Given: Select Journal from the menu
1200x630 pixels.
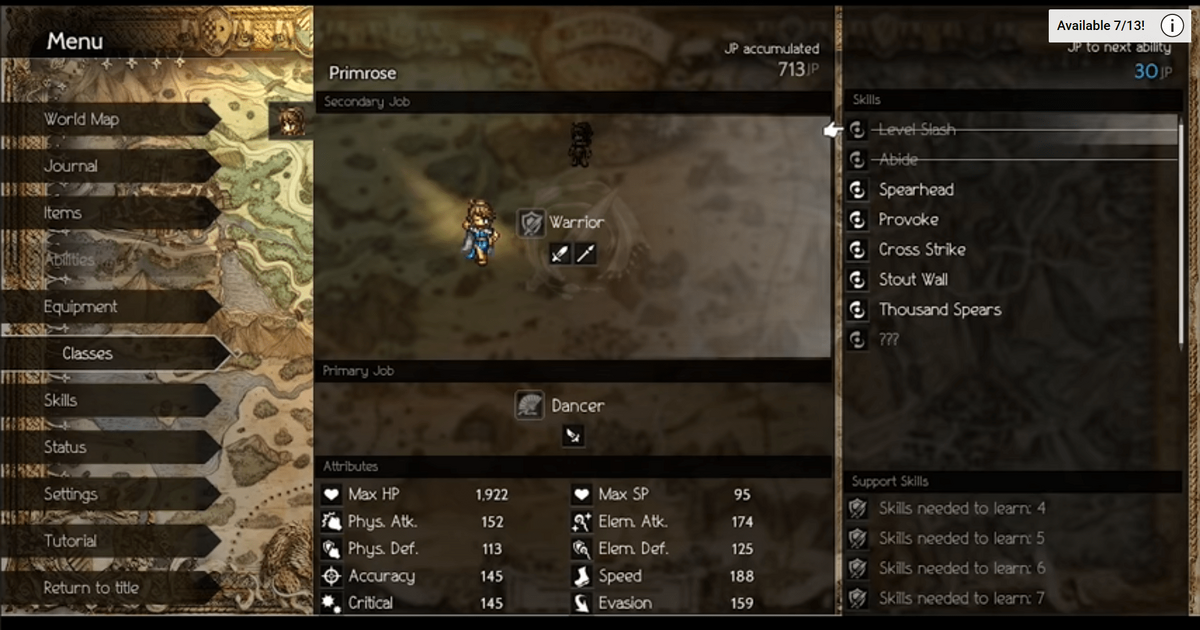Looking at the screenshot, I should (x=71, y=166).
